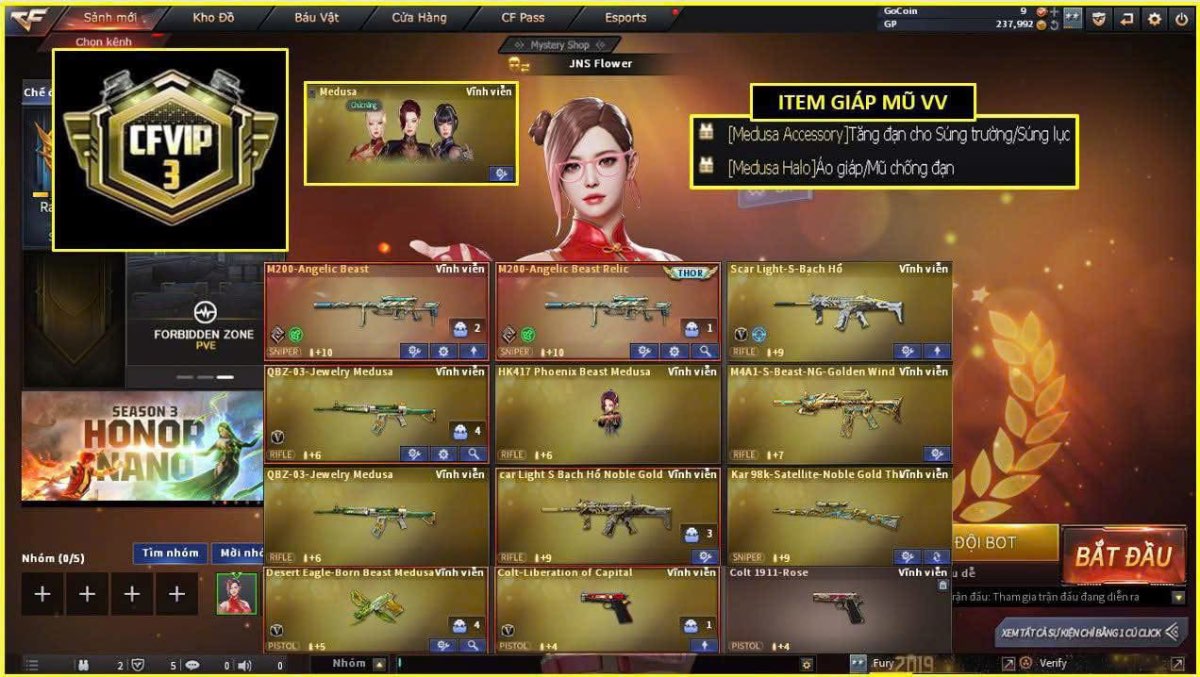Select the Desert Eagle-Born Beast Medusa pistol

pyautogui.click(x=376, y=610)
